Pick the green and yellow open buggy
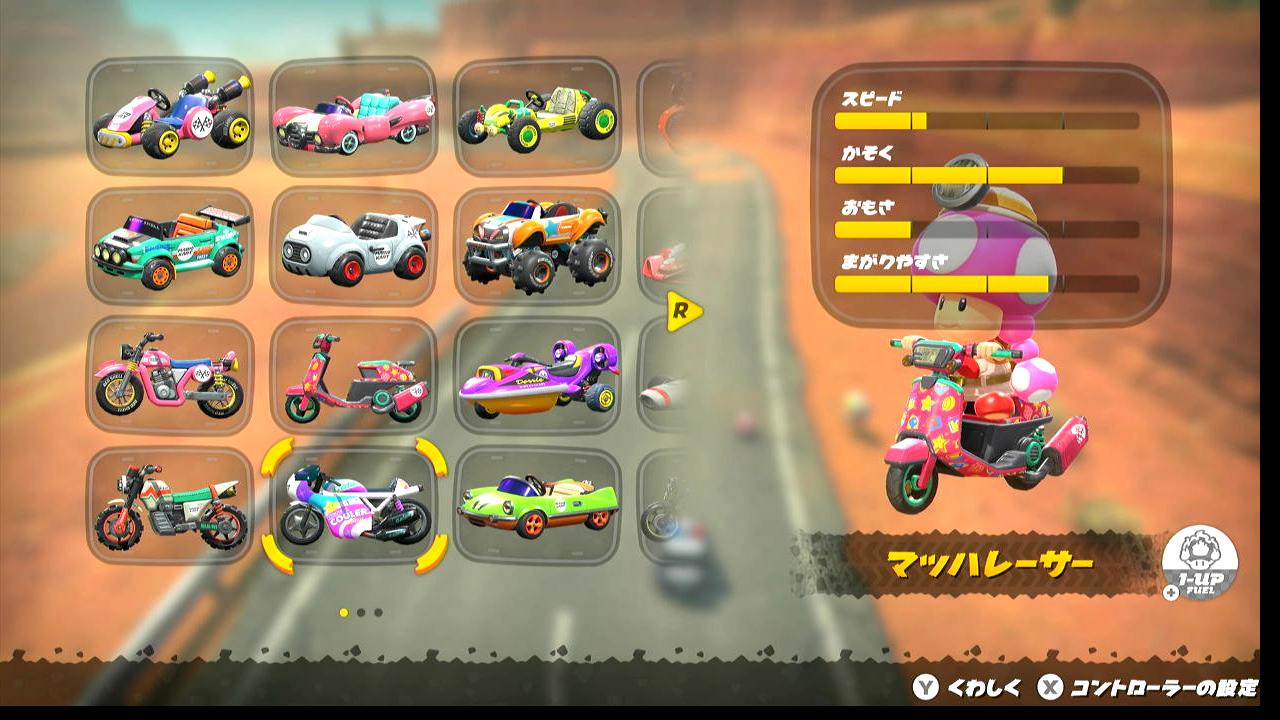 click(x=537, y=117)
